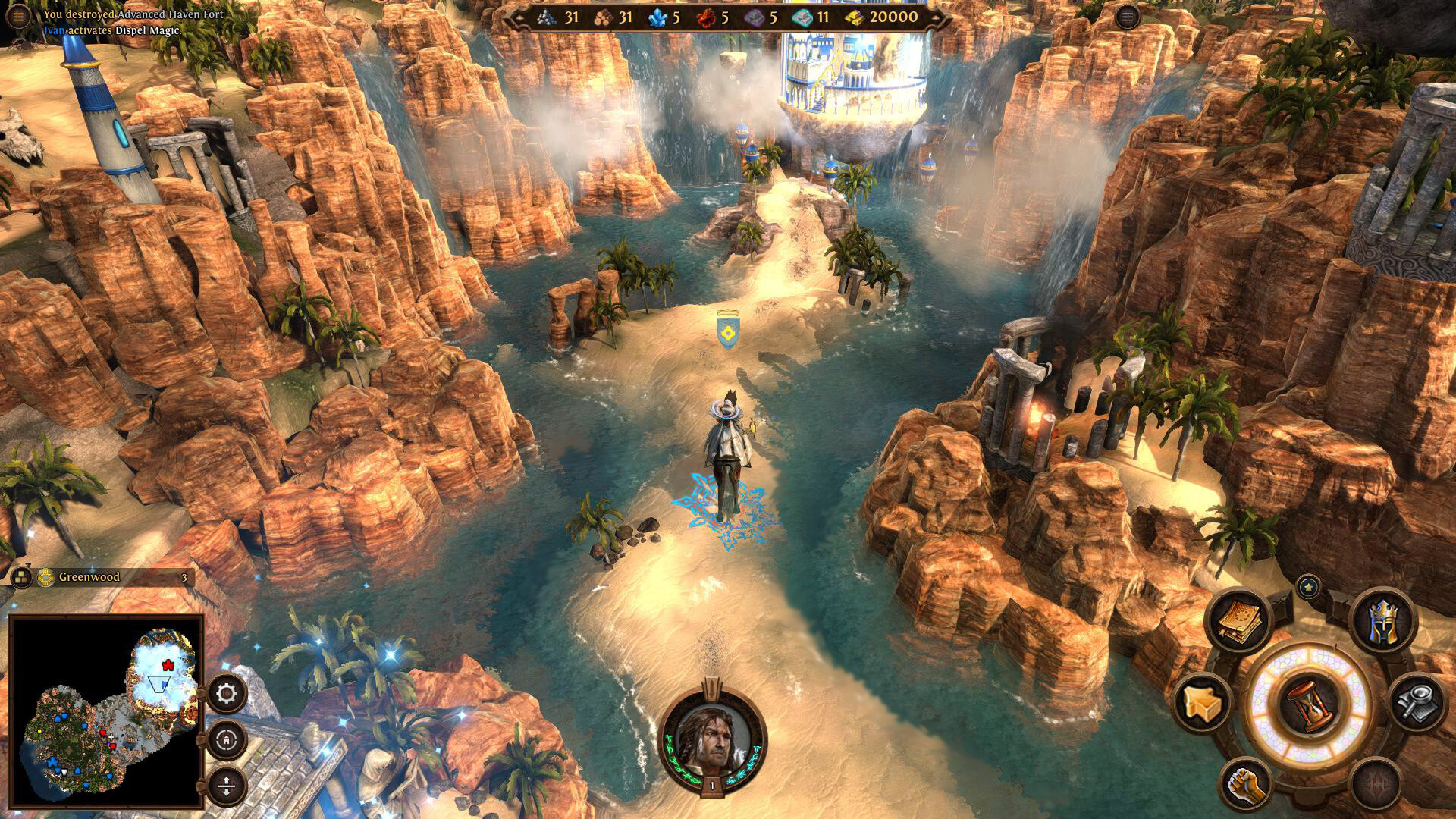The image size is (1456, 819).
Task: Click the blocks icon to expand the town list
Action: coord(21,578)
